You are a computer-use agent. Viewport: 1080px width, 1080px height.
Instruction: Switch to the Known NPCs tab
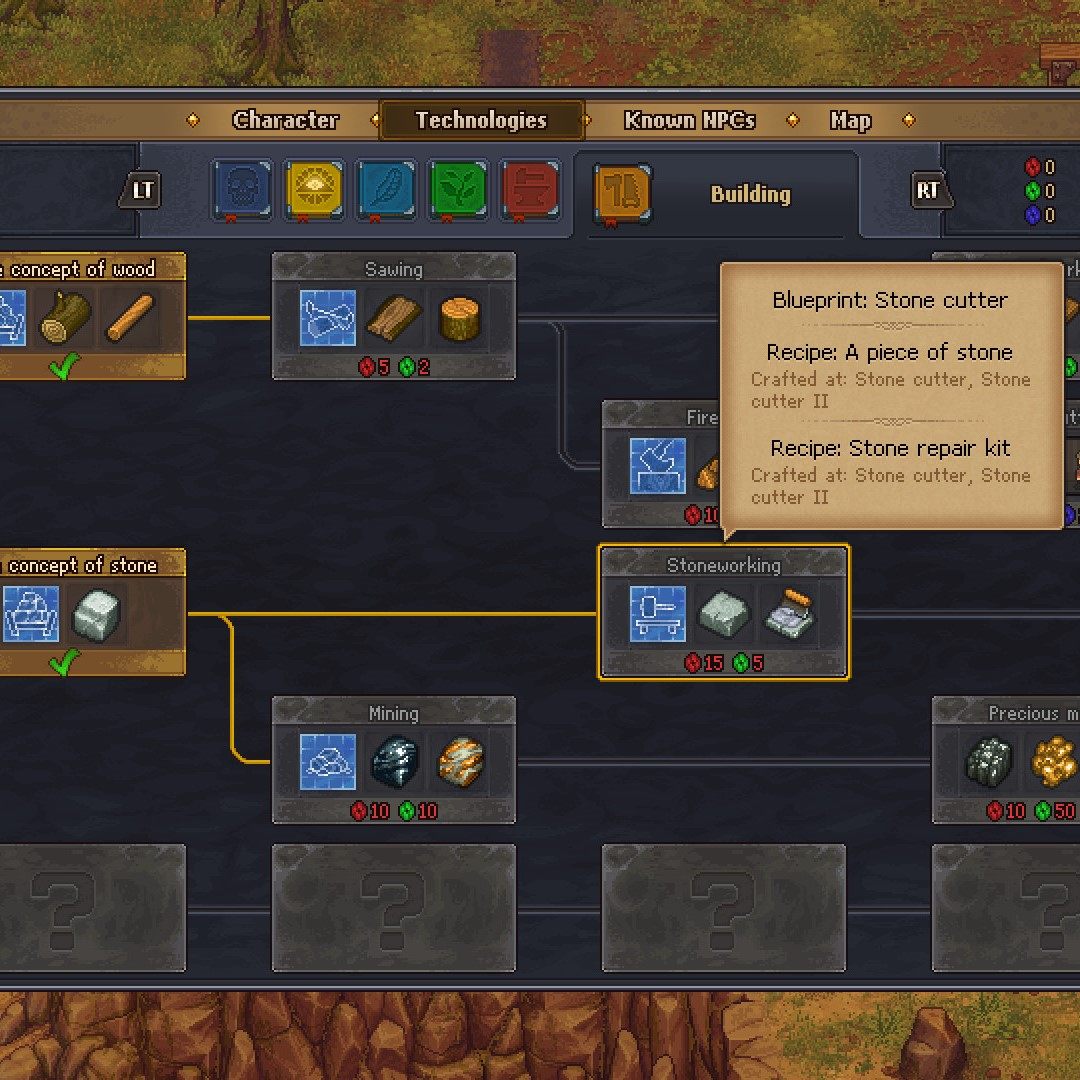click(689, 121)
